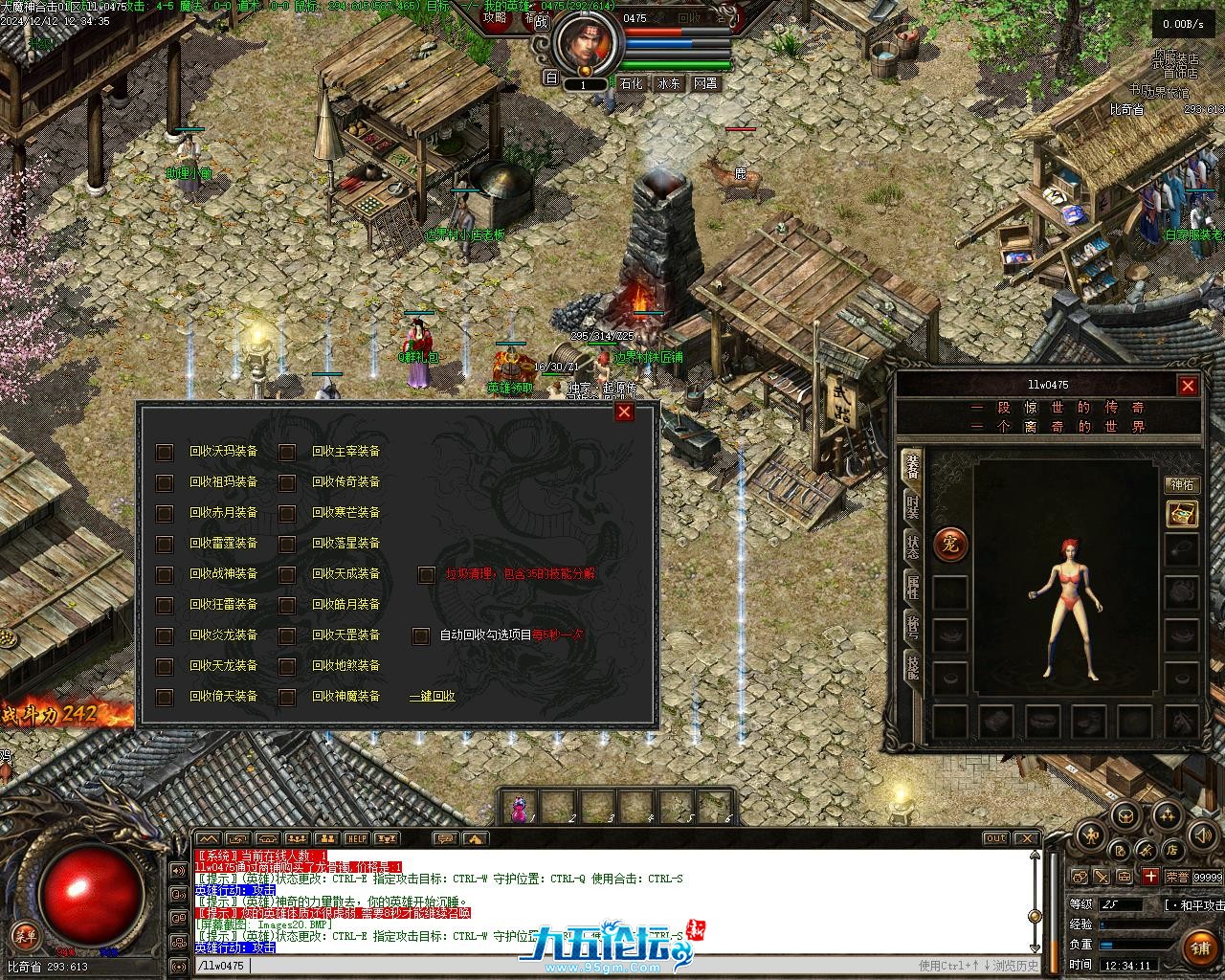Image resolution: width=1225 pixels, height=980 pixels.
Task: Tick the 回收祖玛装备 checkbox
Action: 165,482
